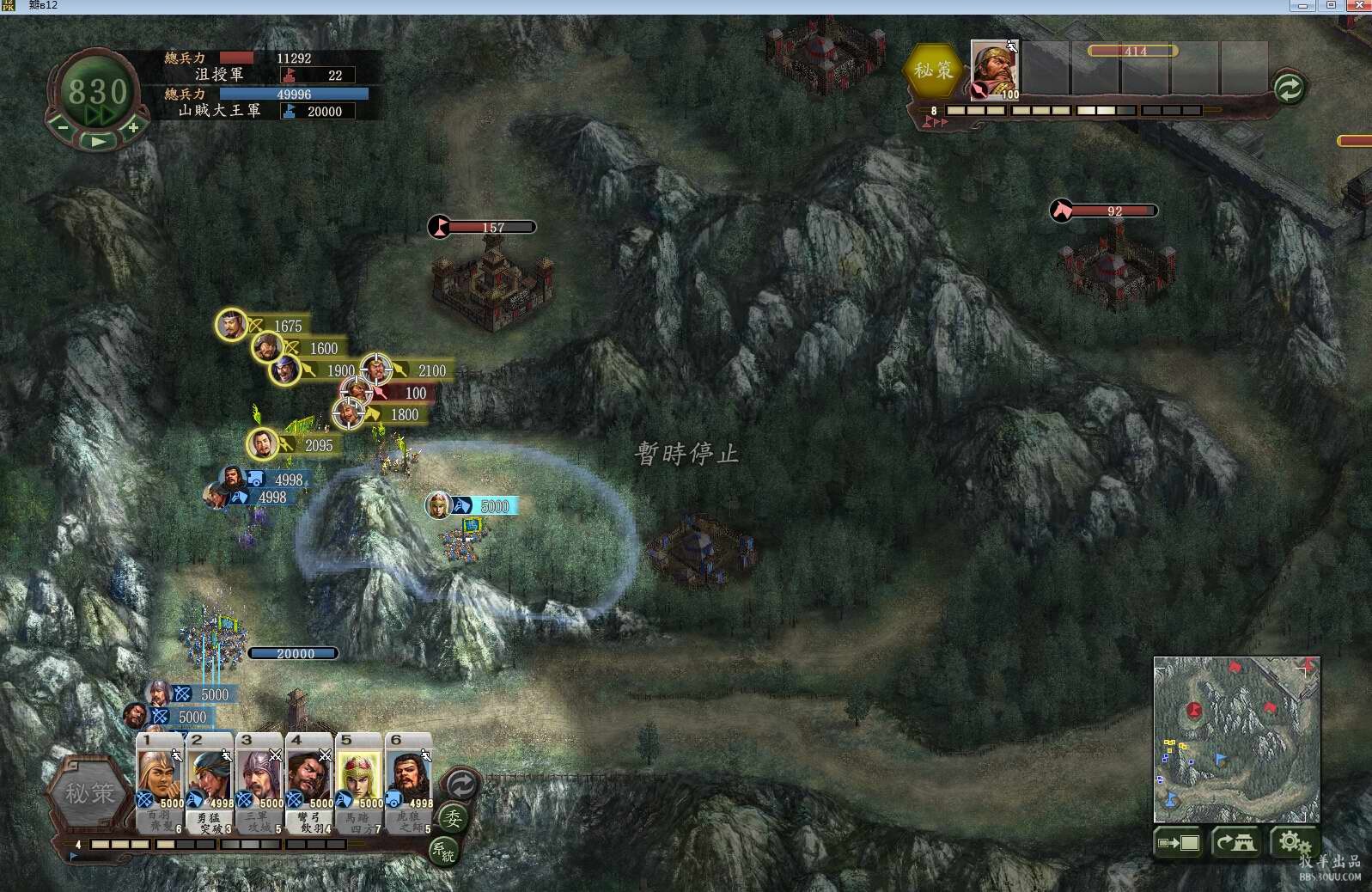Image resolution: width=1372 pixels, height=892 pixels.
Task: Open the player's grey 秘策 hexagon
Action: [89, 793]
